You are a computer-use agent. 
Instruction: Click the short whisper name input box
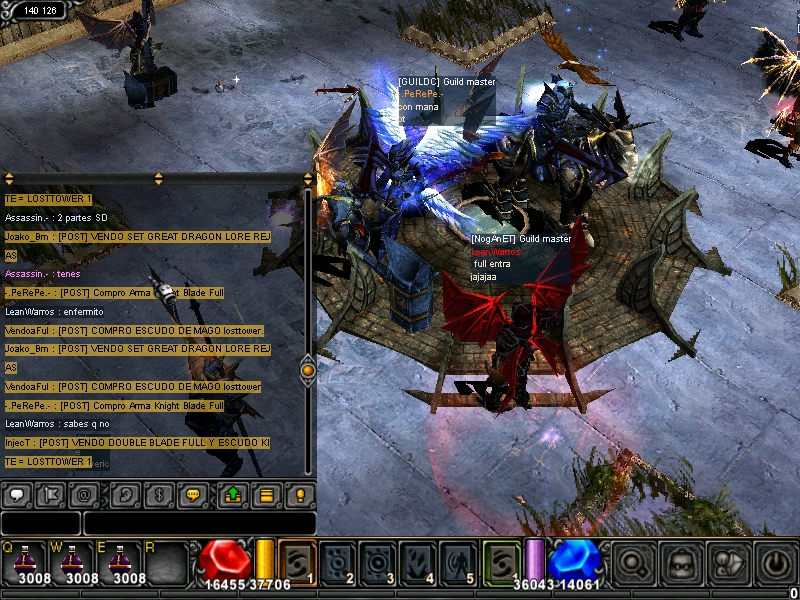point(40,523)
